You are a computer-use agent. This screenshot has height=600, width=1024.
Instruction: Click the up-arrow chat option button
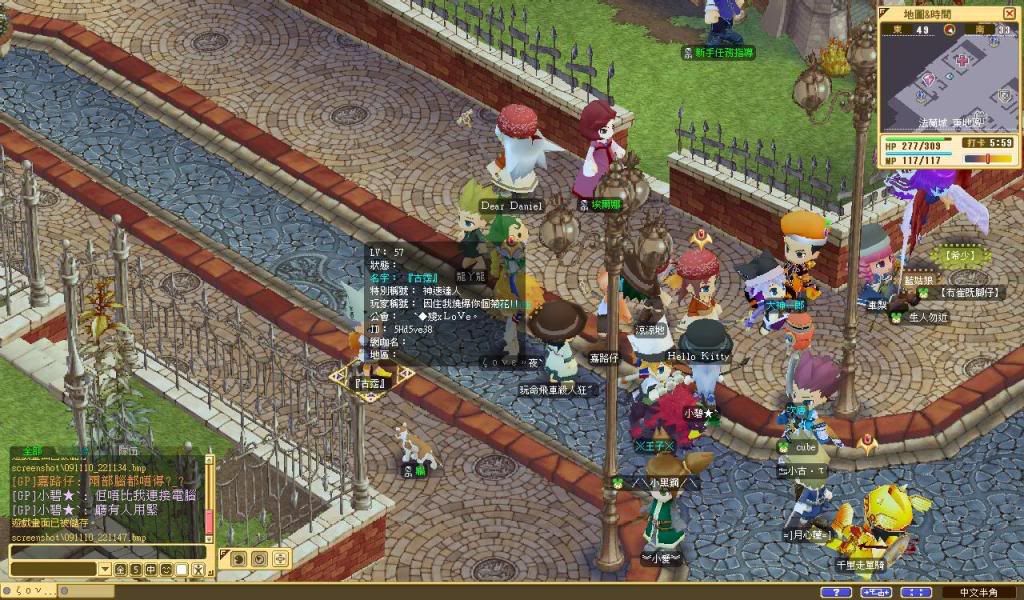119,569
